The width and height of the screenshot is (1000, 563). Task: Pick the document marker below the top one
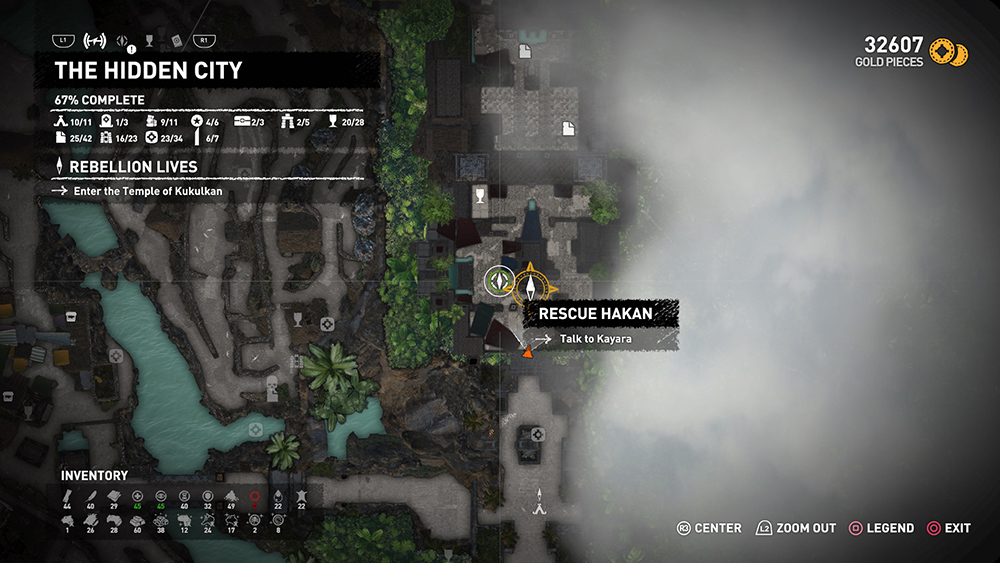point(568,127)
